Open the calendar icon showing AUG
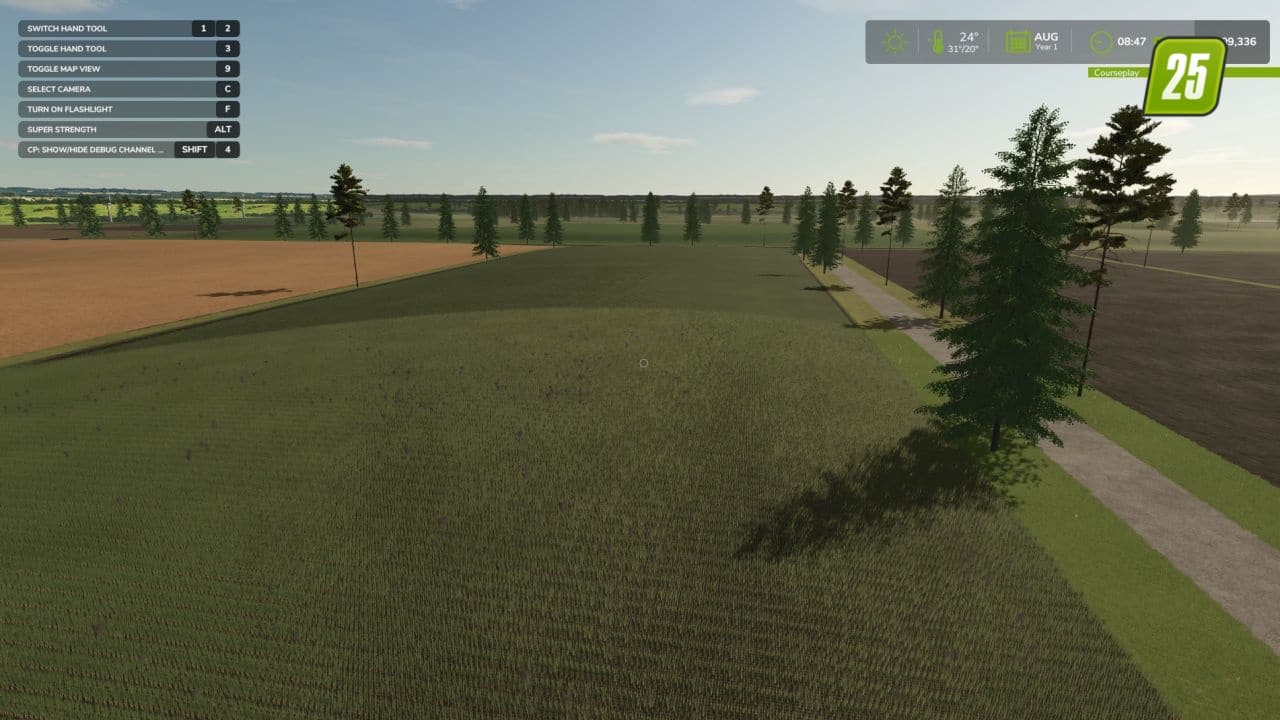 (x=1017, y=41)
